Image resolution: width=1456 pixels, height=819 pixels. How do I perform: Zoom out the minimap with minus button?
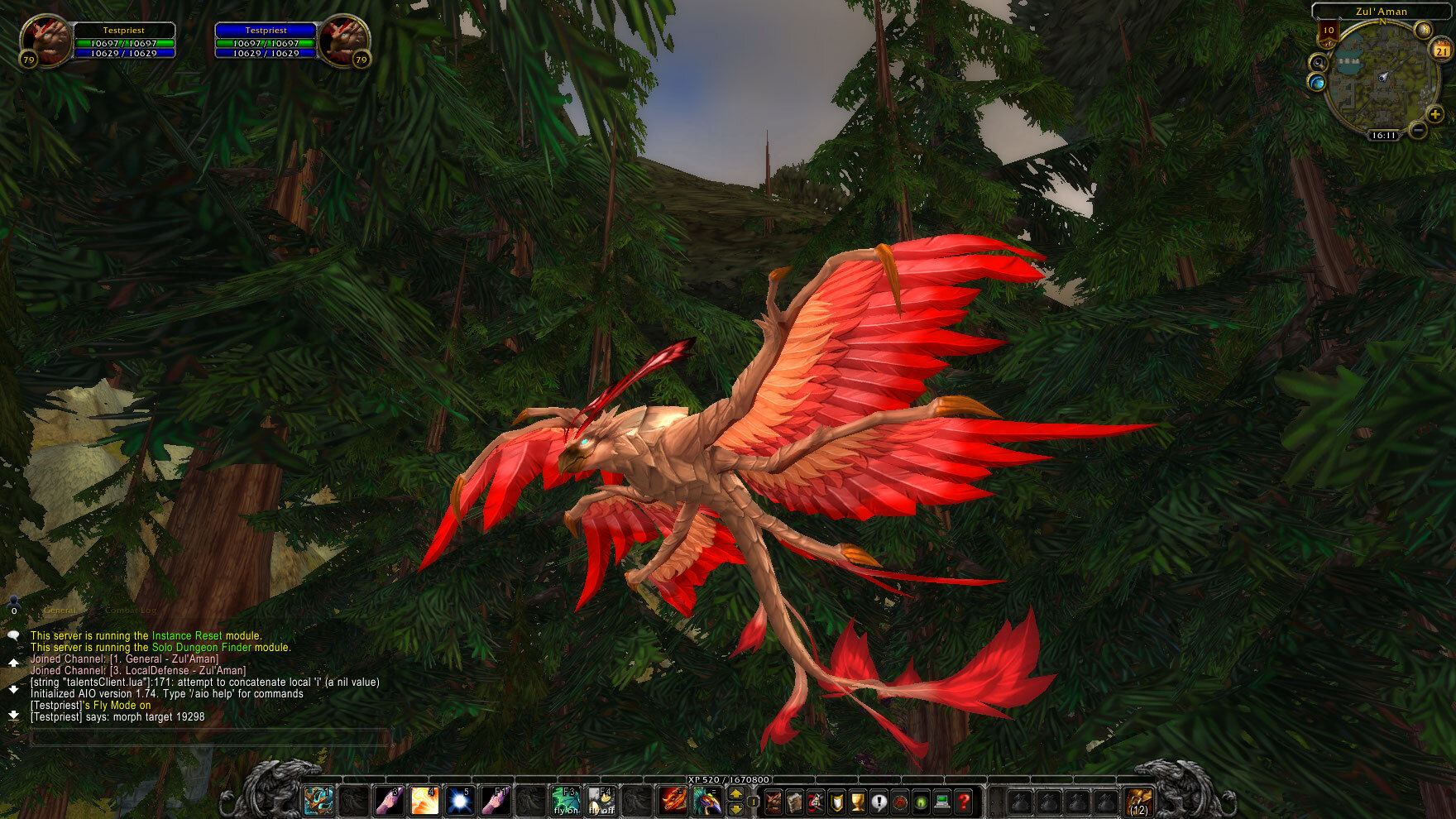click(1418, 130)
